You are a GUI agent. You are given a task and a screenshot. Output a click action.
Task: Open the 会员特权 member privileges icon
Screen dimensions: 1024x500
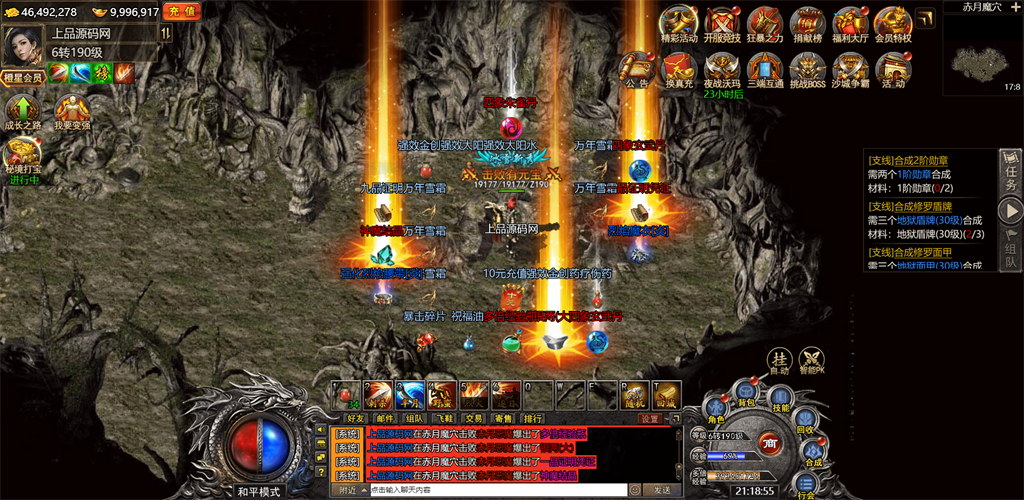tap(893, 26)
